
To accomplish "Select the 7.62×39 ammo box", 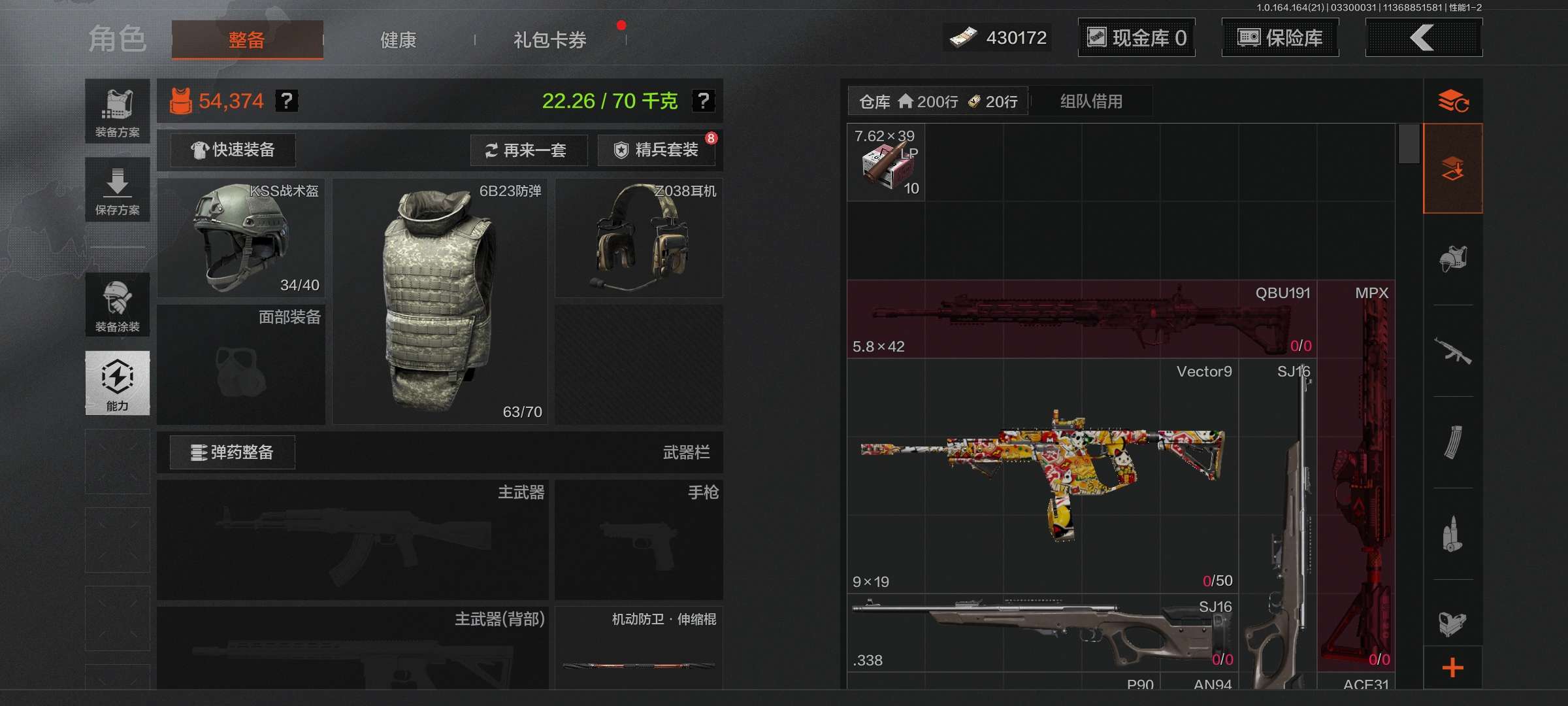I will tap(886, 163).
